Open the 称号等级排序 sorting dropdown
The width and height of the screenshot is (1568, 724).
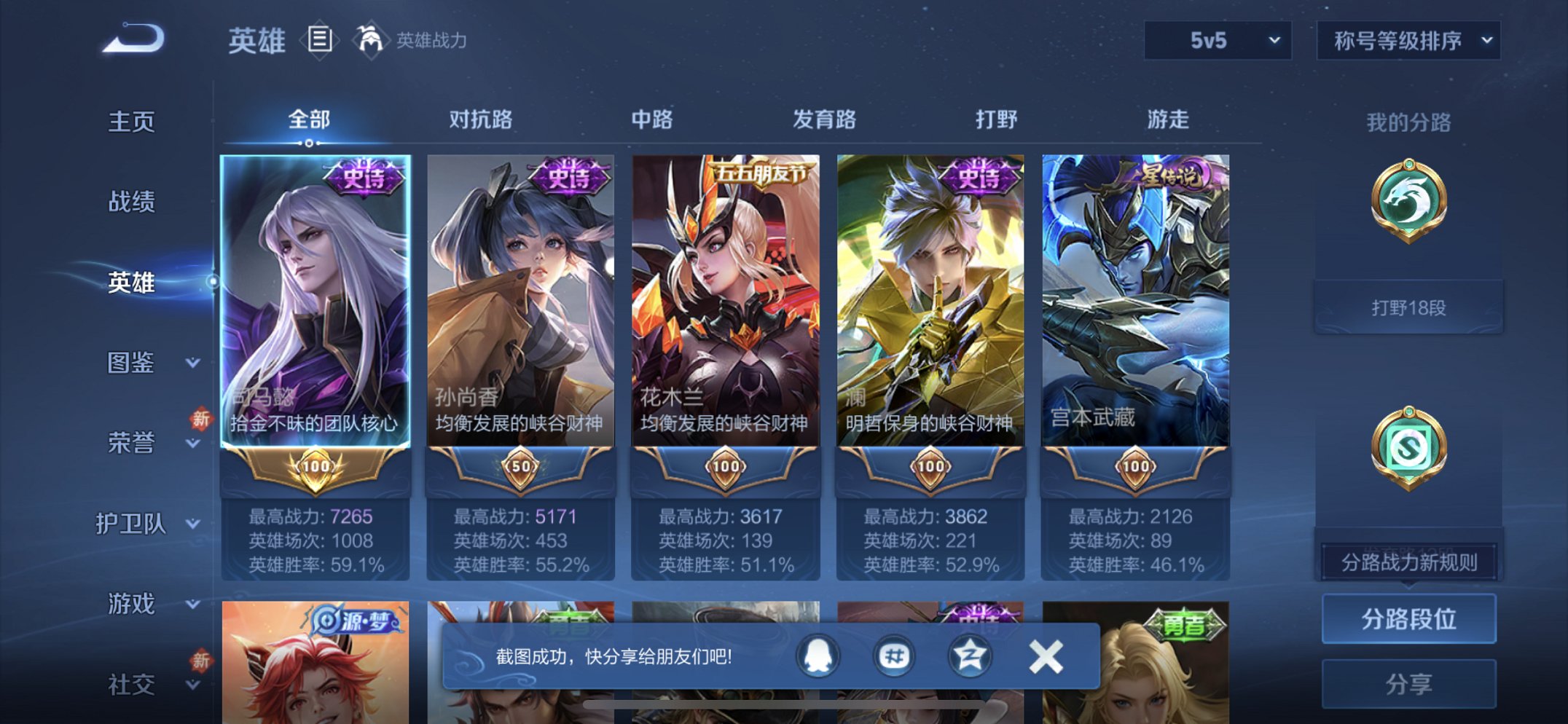point(1406,42)
